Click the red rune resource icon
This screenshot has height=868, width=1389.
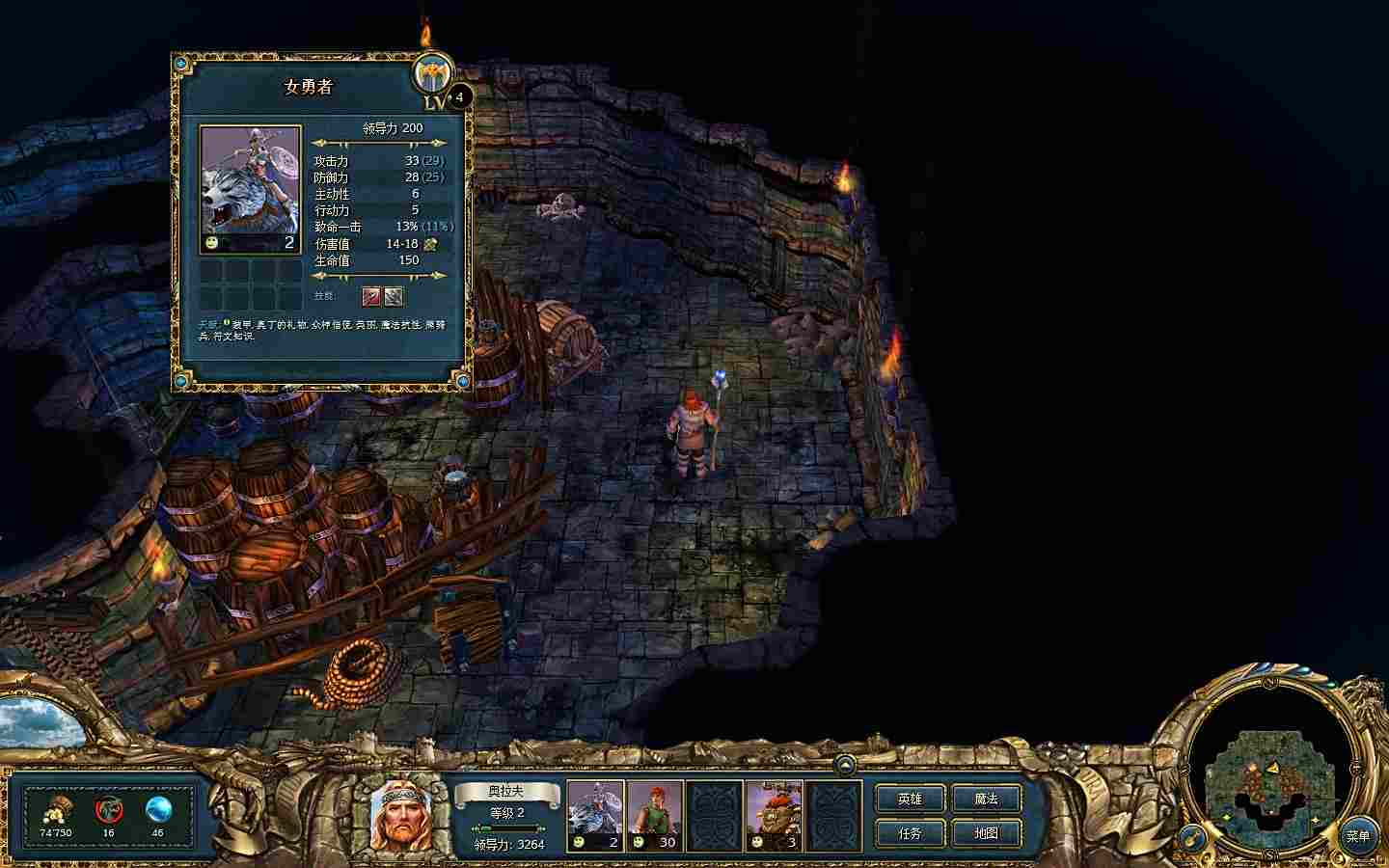coord(109,810)
